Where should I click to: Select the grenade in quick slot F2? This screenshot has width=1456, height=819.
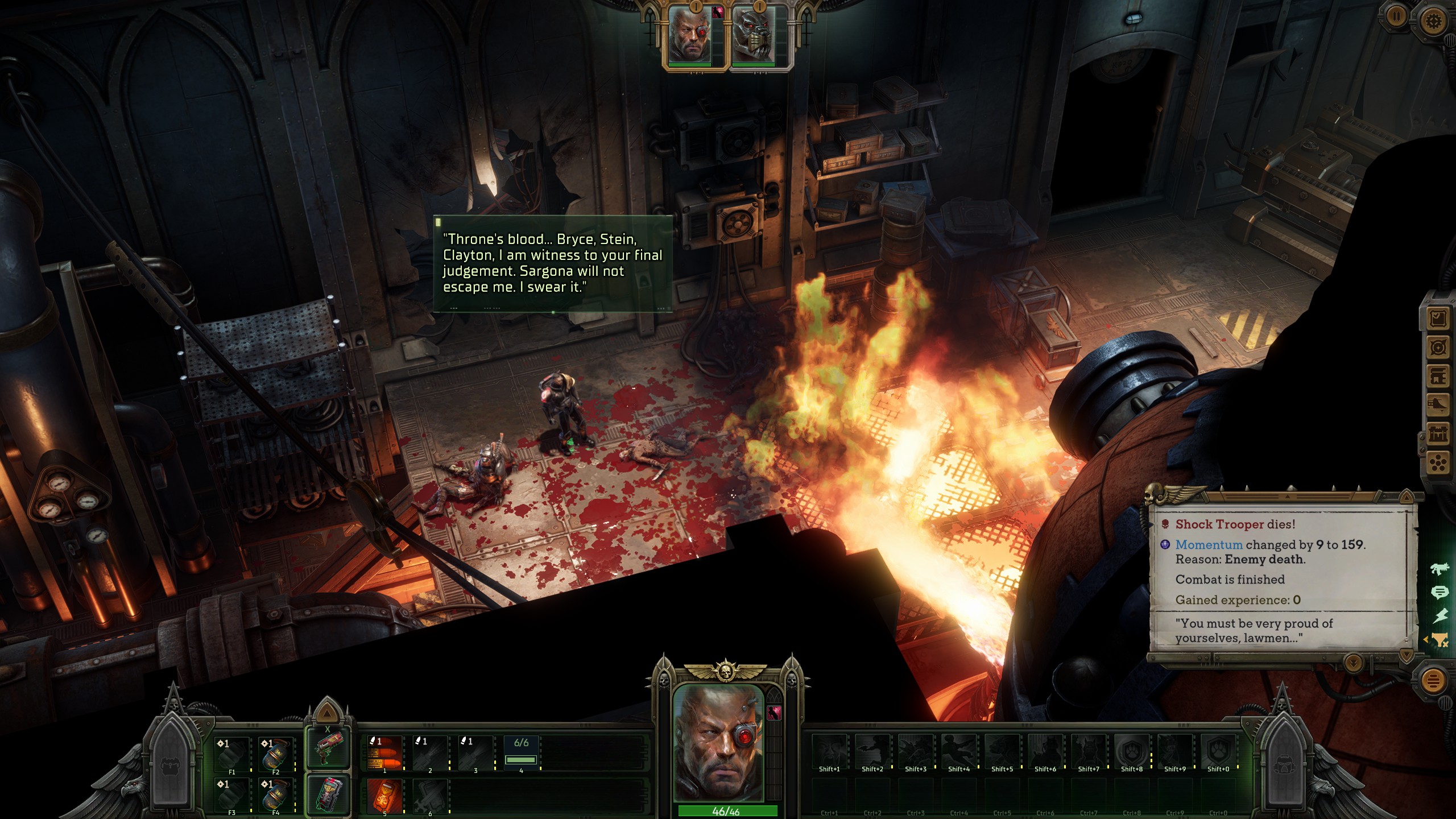pyautogui.click(x=275, y=754)
